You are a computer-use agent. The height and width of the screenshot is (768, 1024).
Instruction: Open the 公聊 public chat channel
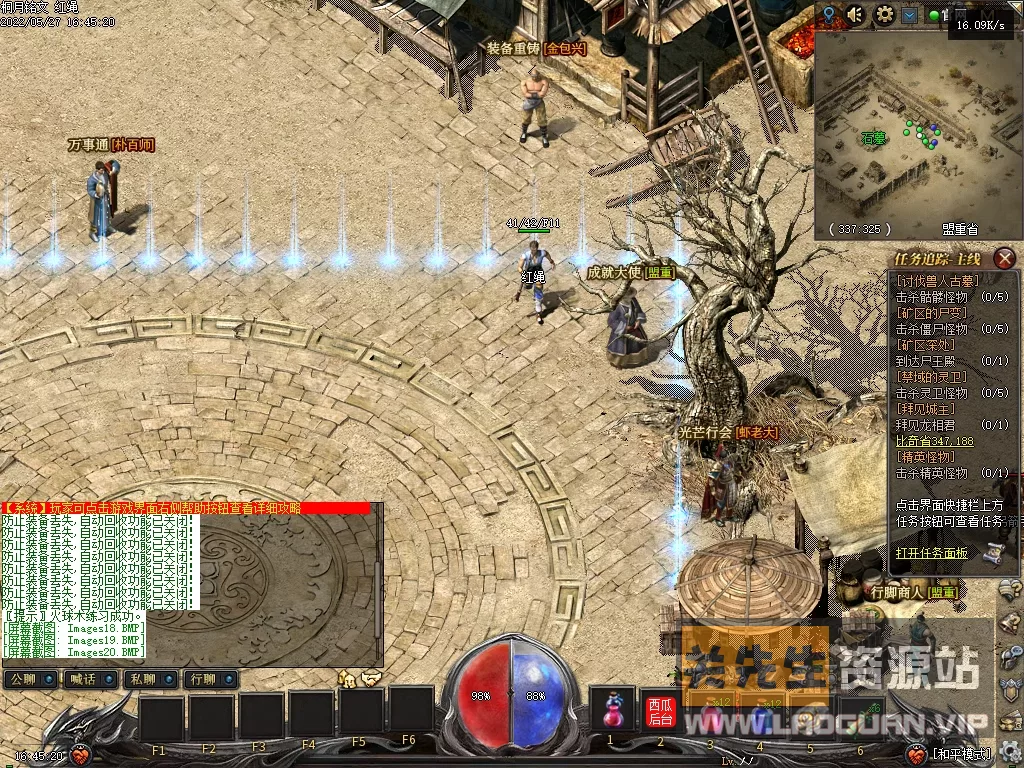coord(31,680)
